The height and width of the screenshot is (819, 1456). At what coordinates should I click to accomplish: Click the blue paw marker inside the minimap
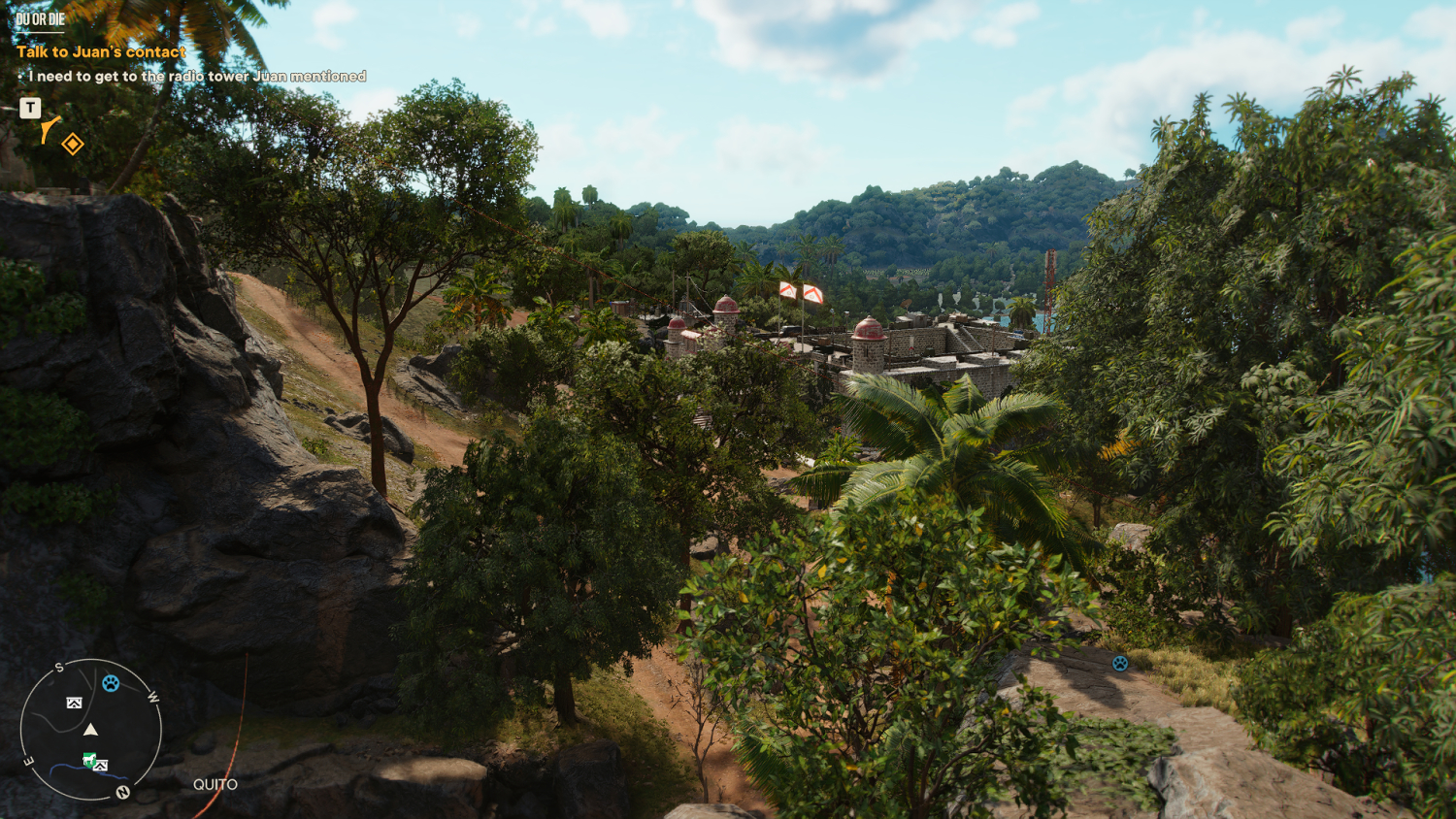click(111, 683)
